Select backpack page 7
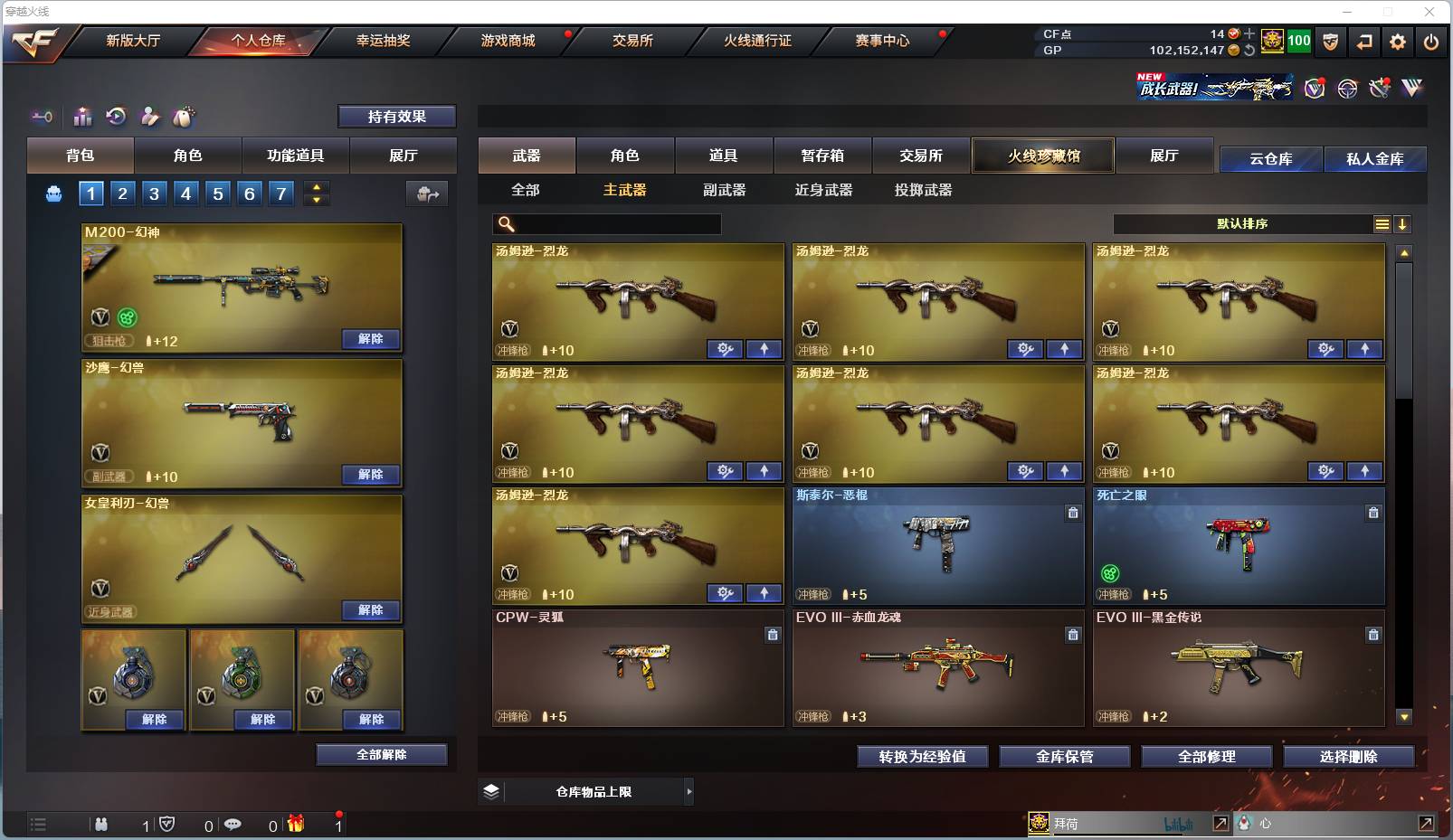 tap(280, 193)
